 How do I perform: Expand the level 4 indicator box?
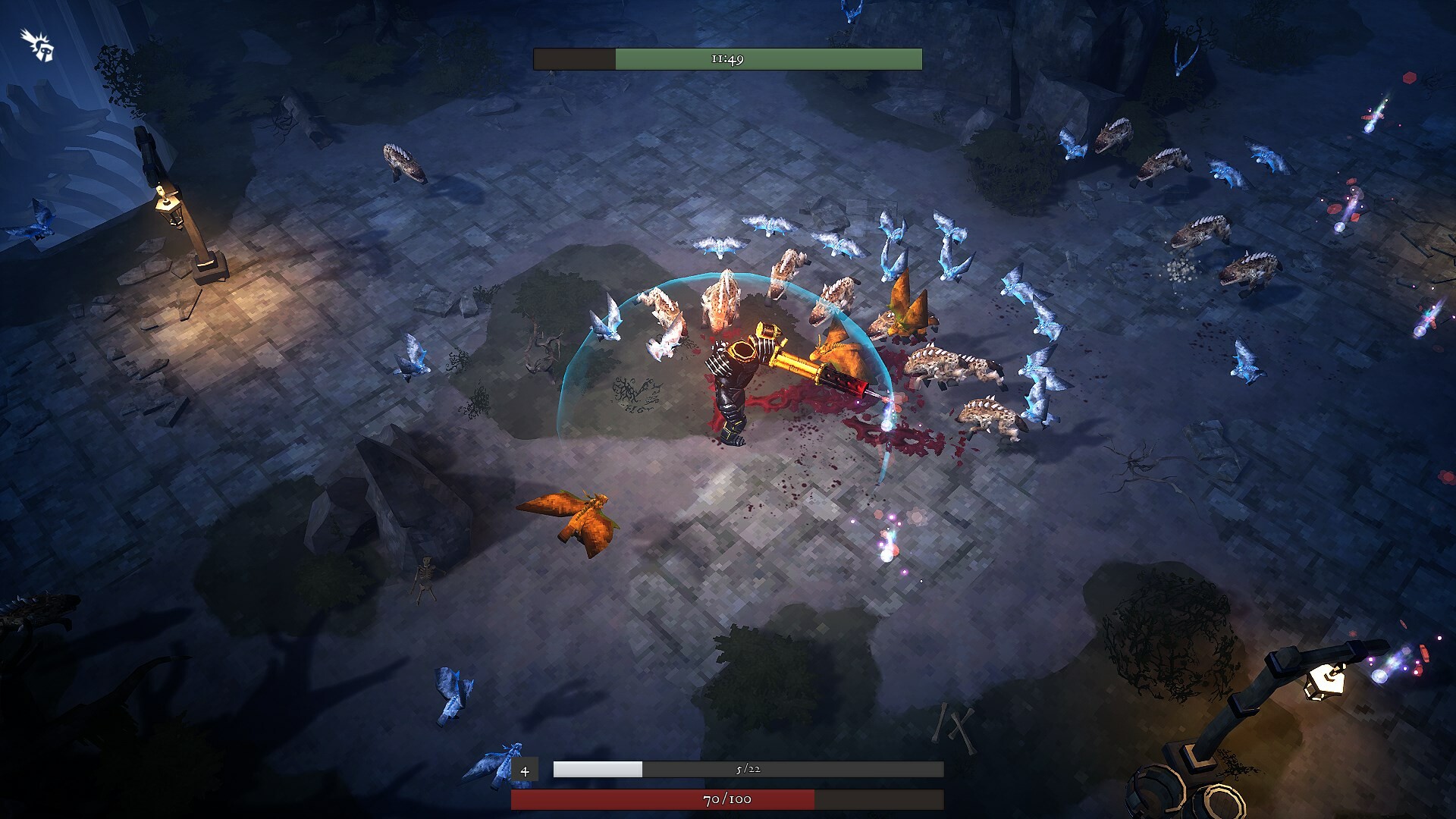(x=525, y=770)
